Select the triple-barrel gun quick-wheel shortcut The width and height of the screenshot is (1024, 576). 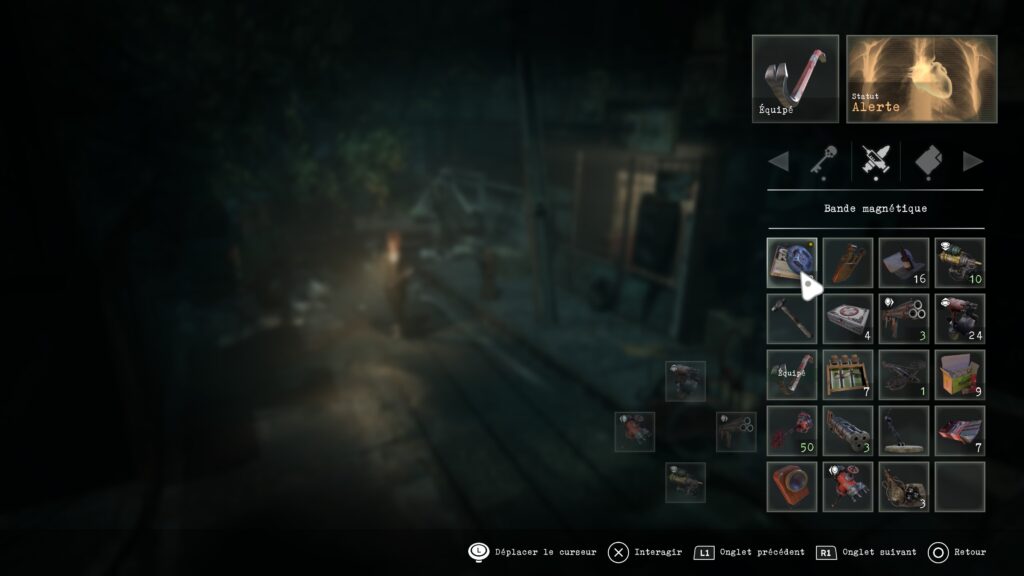736,431
